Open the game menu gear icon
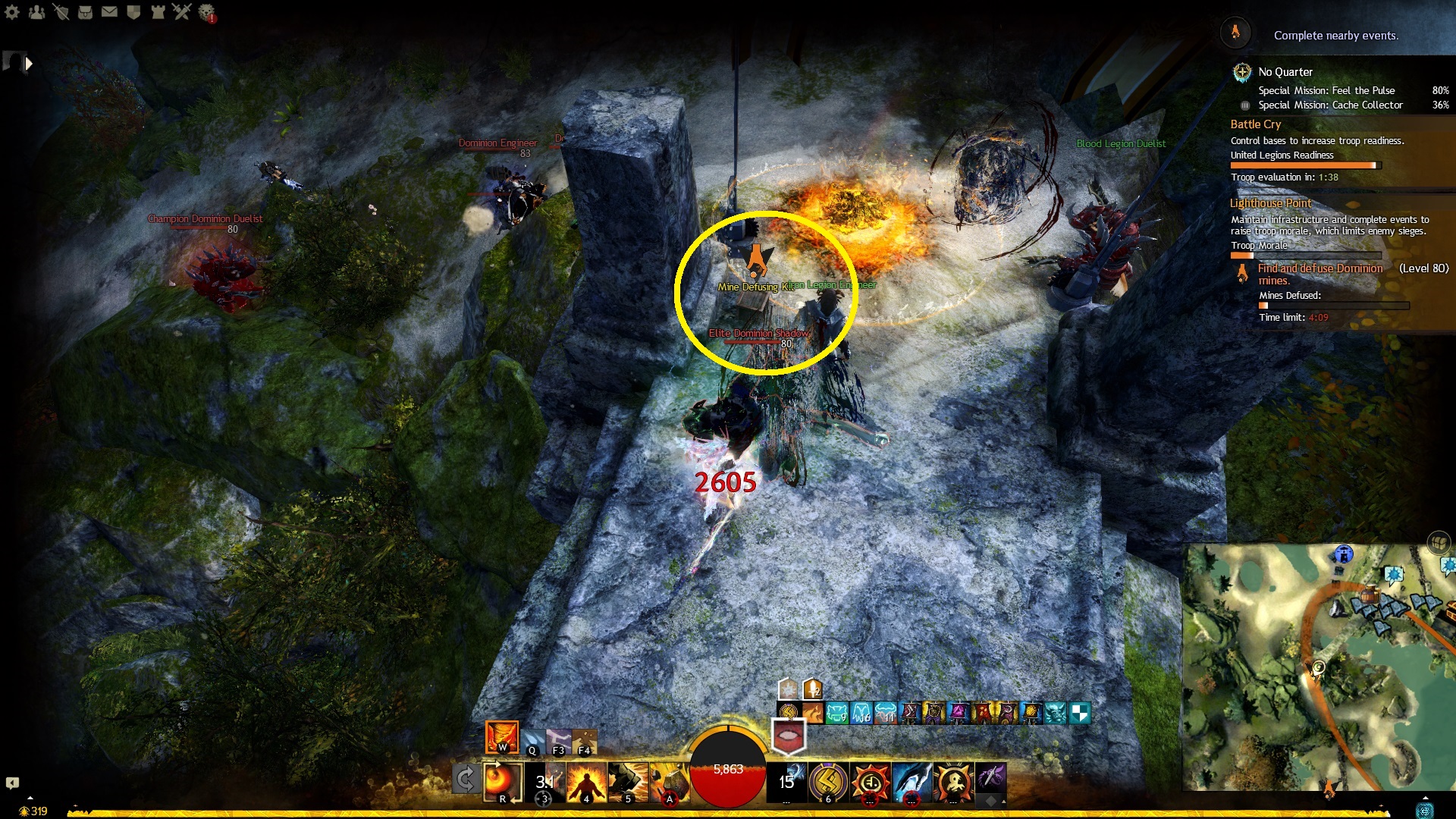Screen dimensions: 1456x819 tap(12, 12)
